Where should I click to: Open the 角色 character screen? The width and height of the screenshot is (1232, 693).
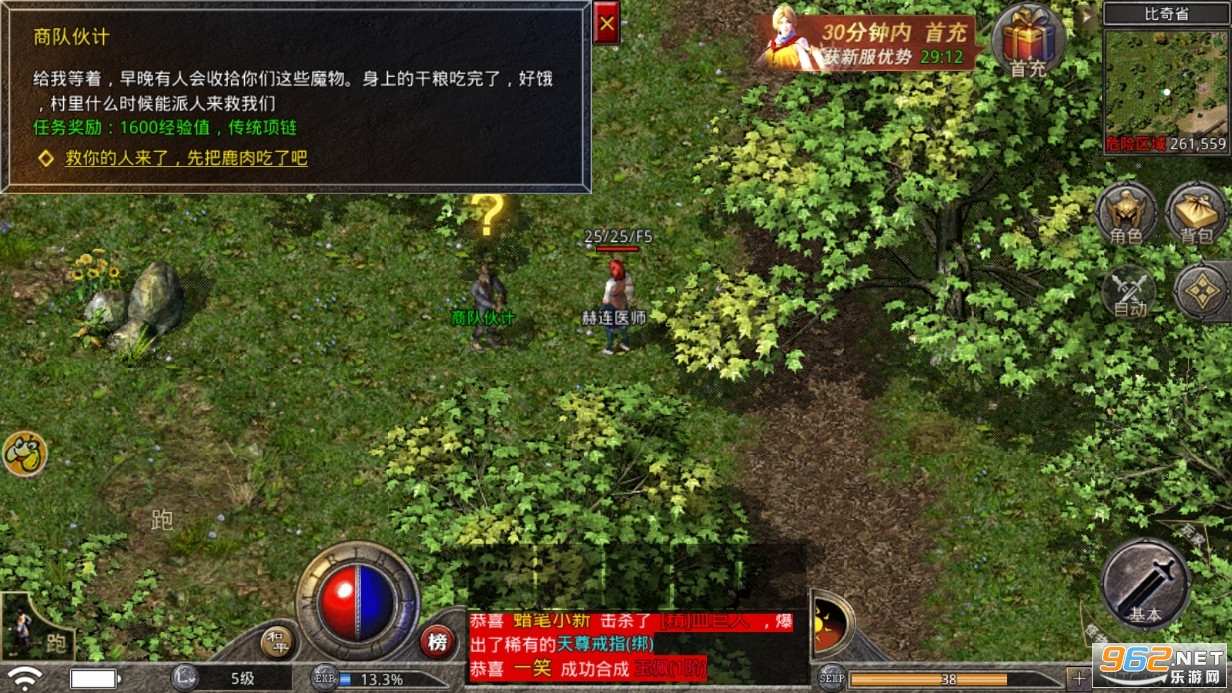tap(1126, 213)
